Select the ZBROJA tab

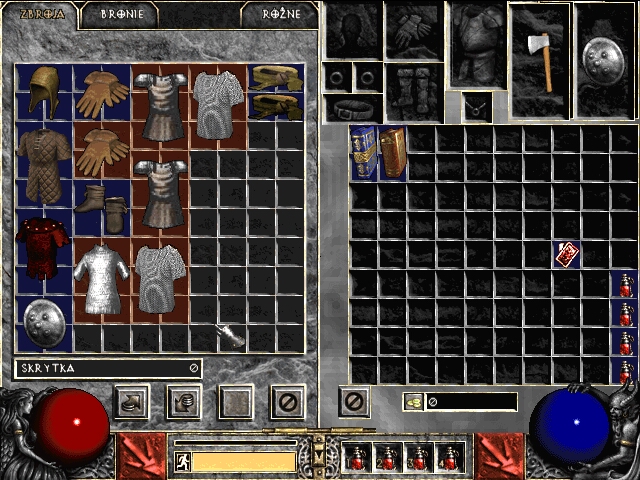(34, 15)
